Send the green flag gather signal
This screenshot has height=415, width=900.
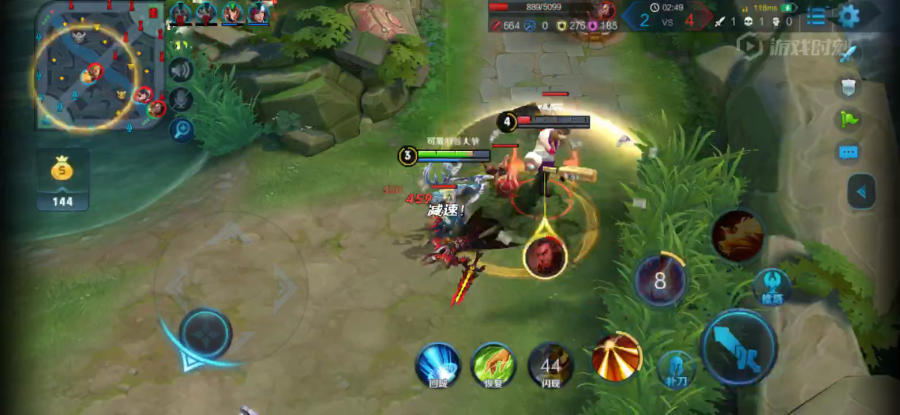click(849, 120)
